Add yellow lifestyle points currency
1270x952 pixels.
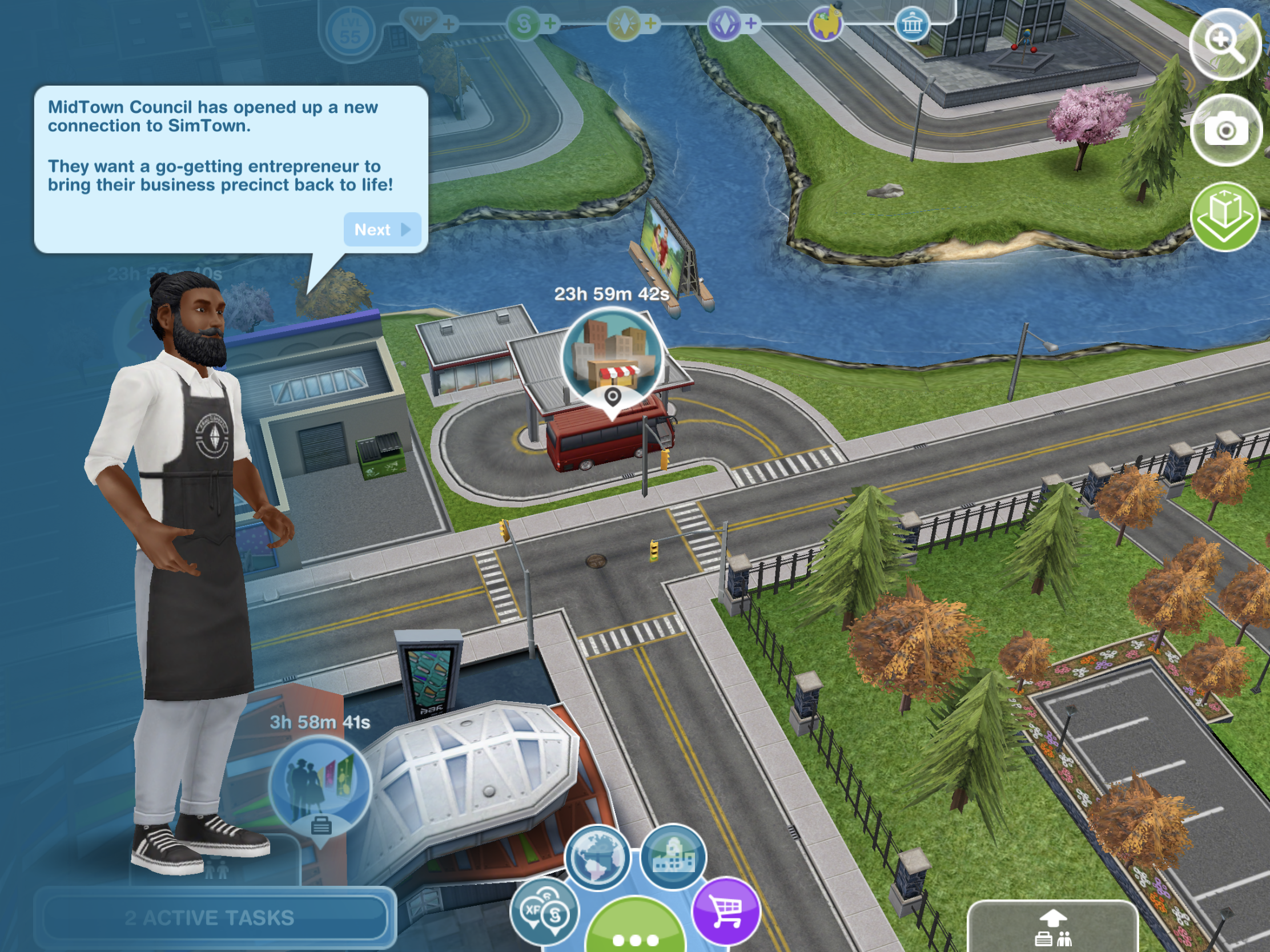[650, 23]
